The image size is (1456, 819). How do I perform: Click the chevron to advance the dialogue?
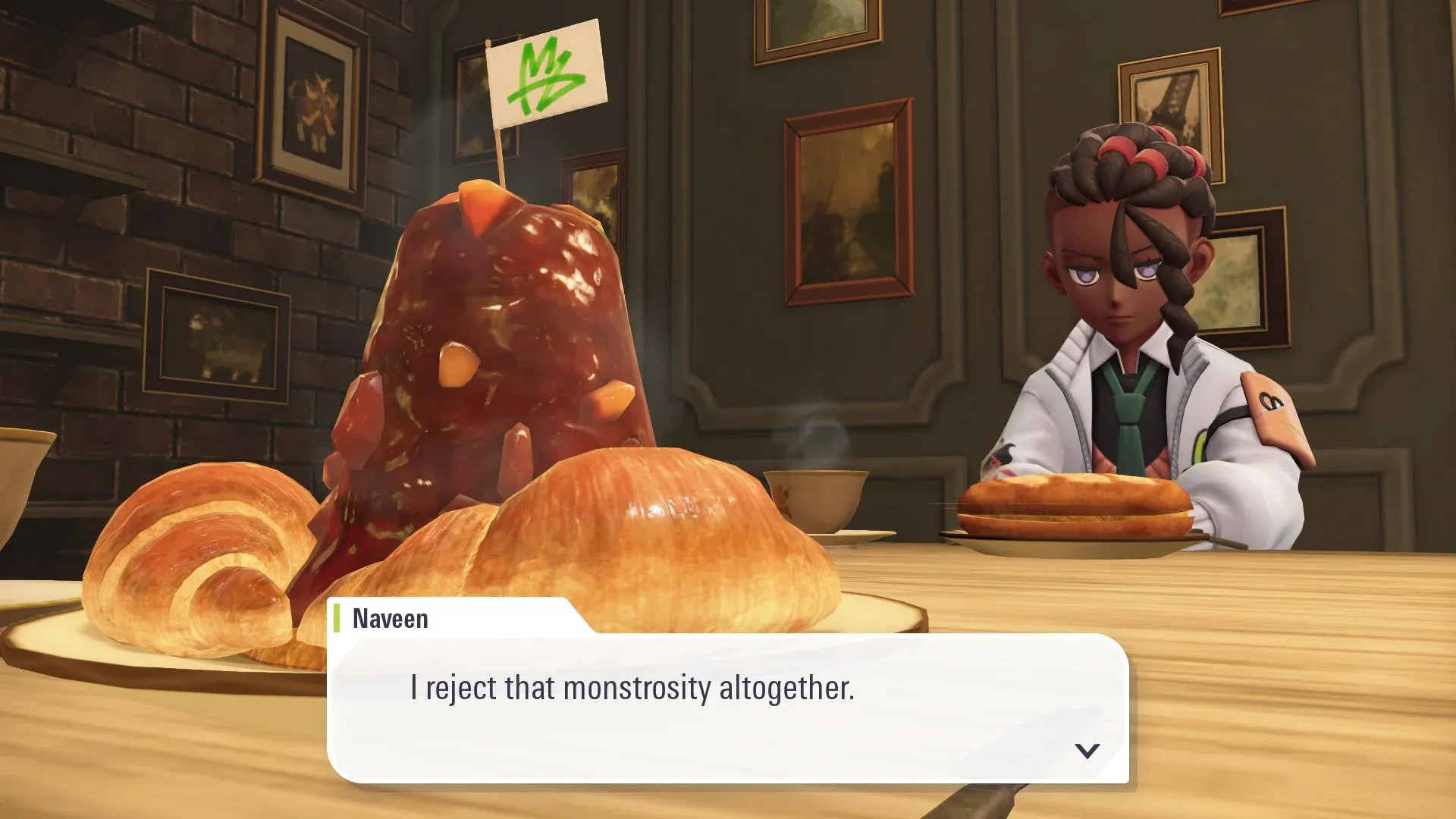(1087, 751)
